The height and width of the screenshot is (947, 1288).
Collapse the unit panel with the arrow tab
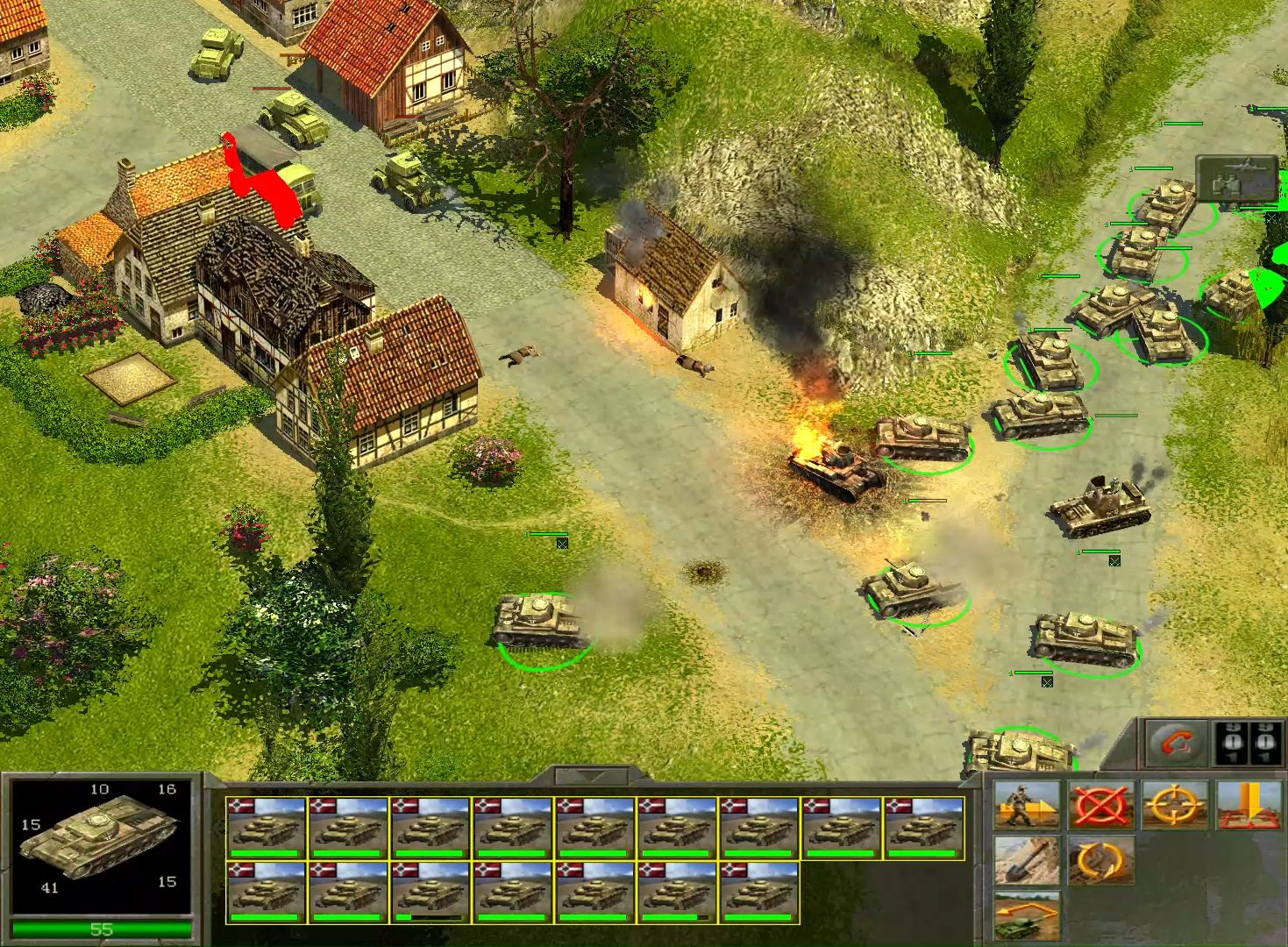point(593,775)
